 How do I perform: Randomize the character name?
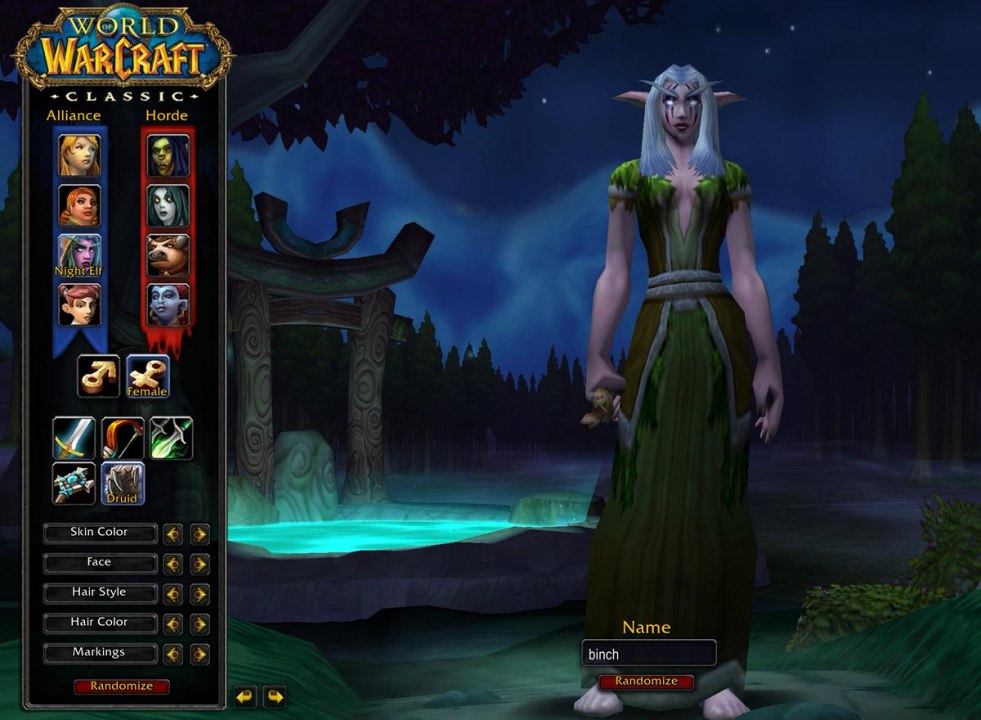tap(646, 681)
